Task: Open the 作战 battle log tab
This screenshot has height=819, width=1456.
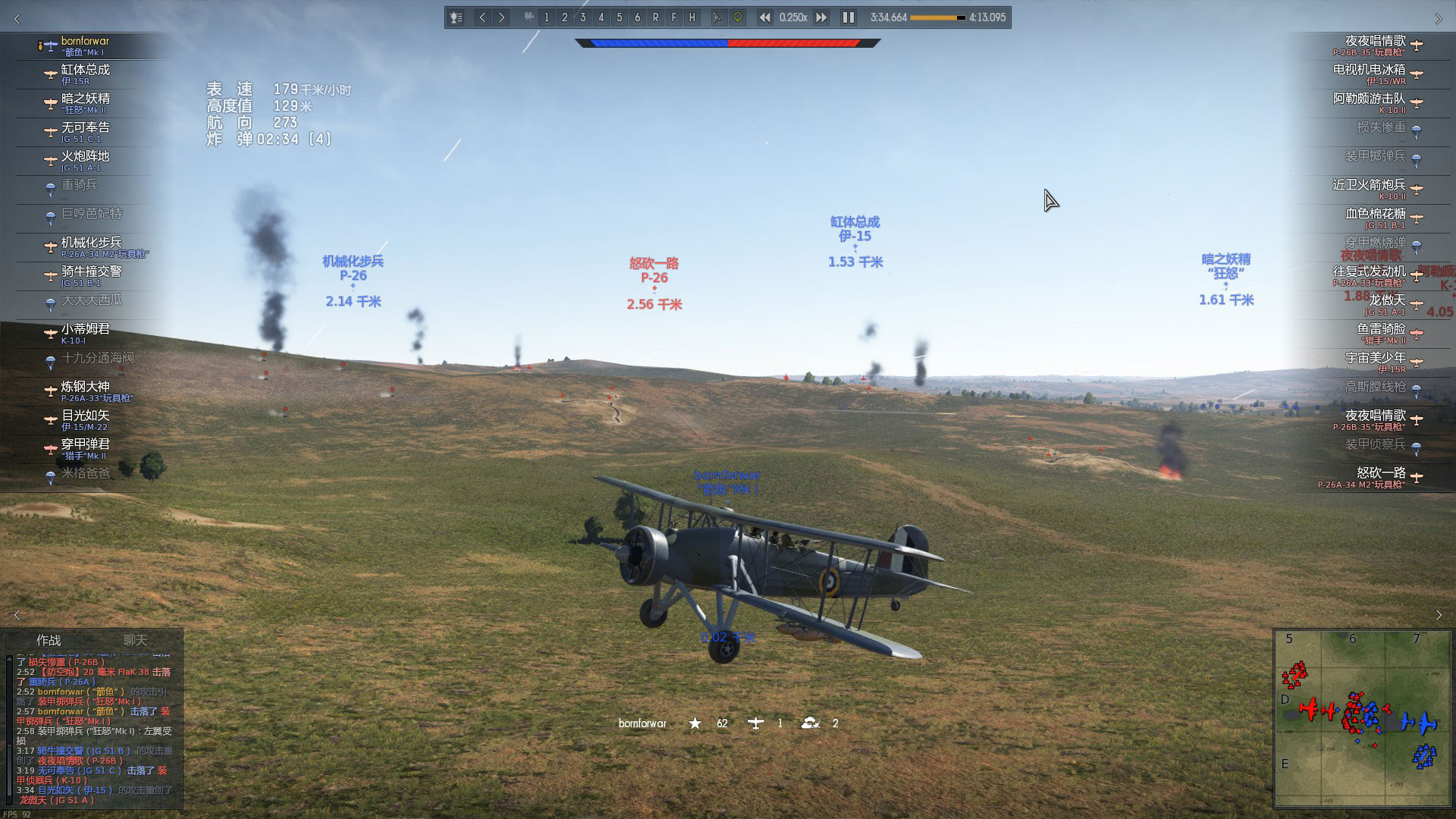Action: tap(49, 640)
